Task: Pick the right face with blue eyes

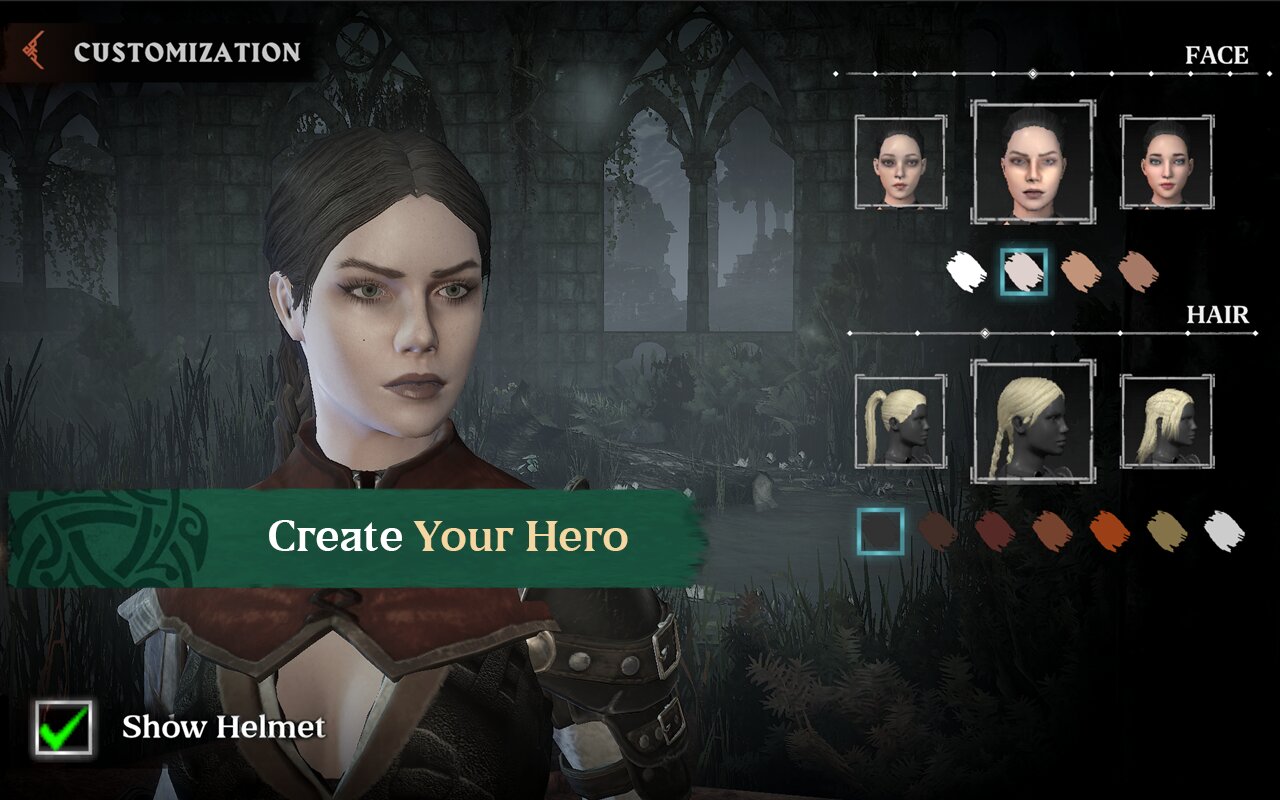Action: (x=1167, y=162)
